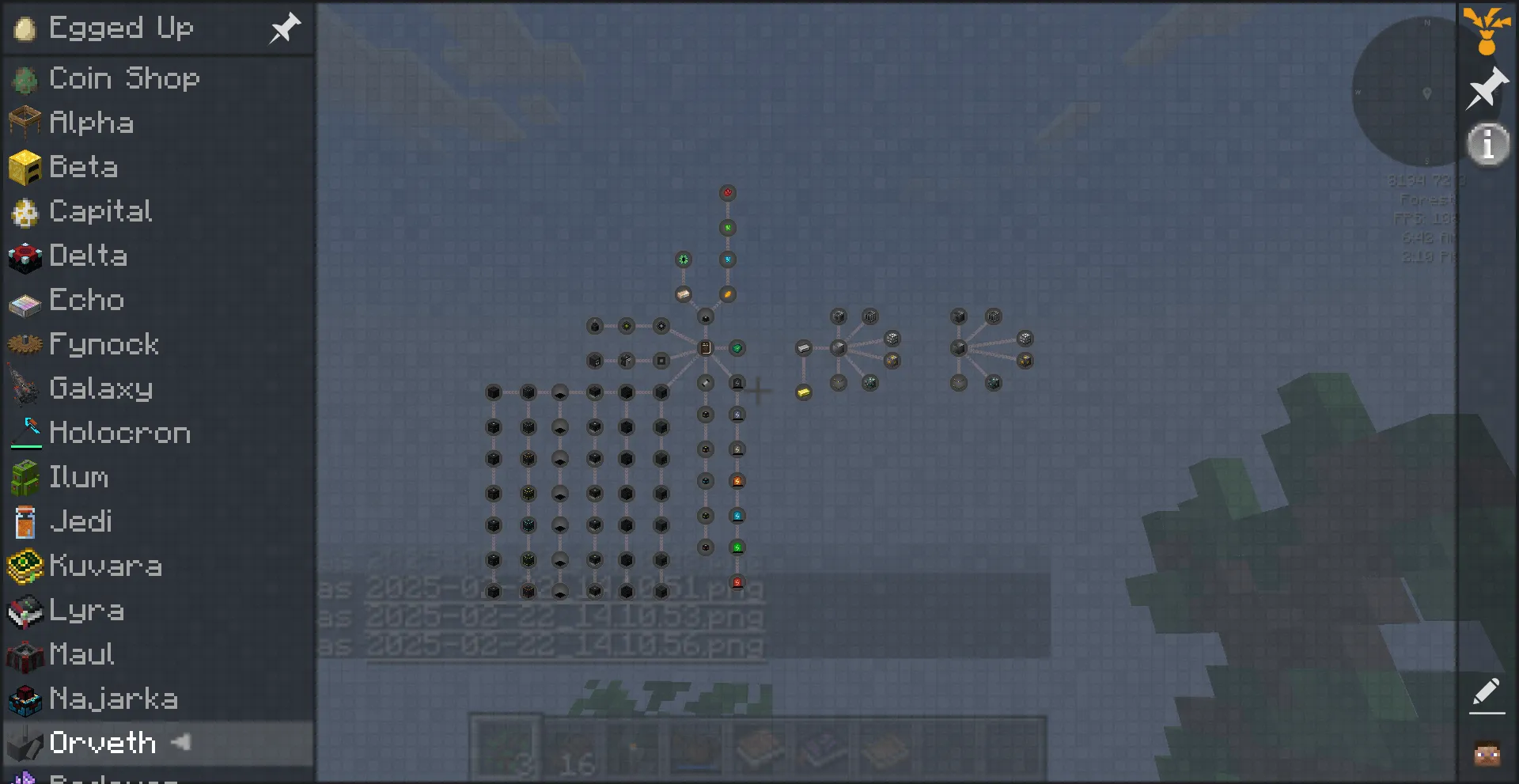
Task: Select the iron ingot quest in the middle cluster
Action: click(x=803, y=348)
